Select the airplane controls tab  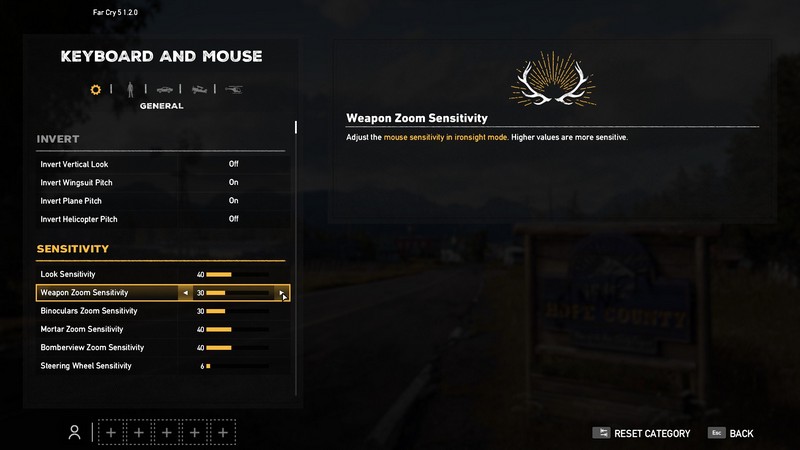(x=200, y=90)
